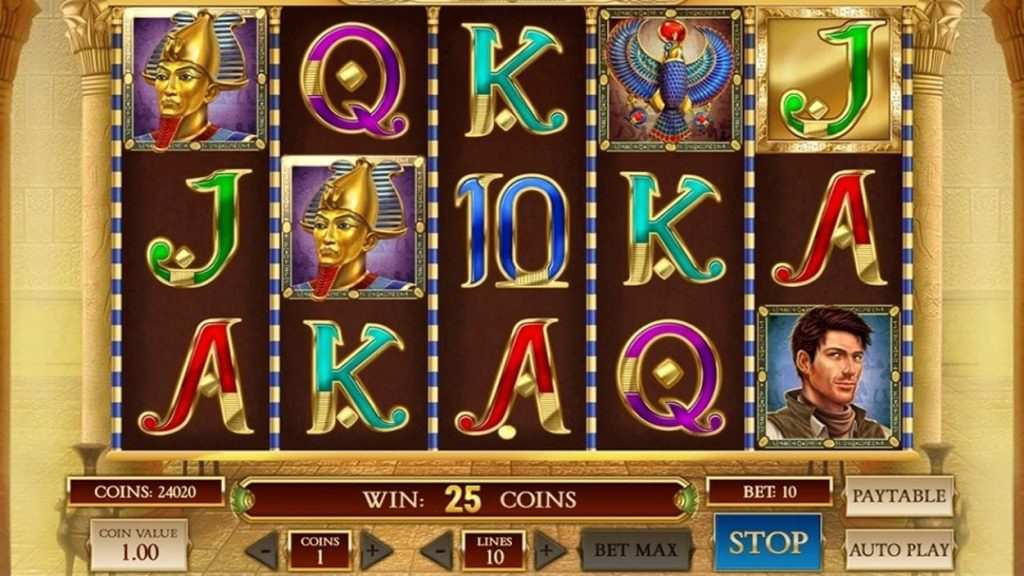Stop the spinning reels
Screen dimensions: 1024x576
pyautogui.click(x=768, y=543)
